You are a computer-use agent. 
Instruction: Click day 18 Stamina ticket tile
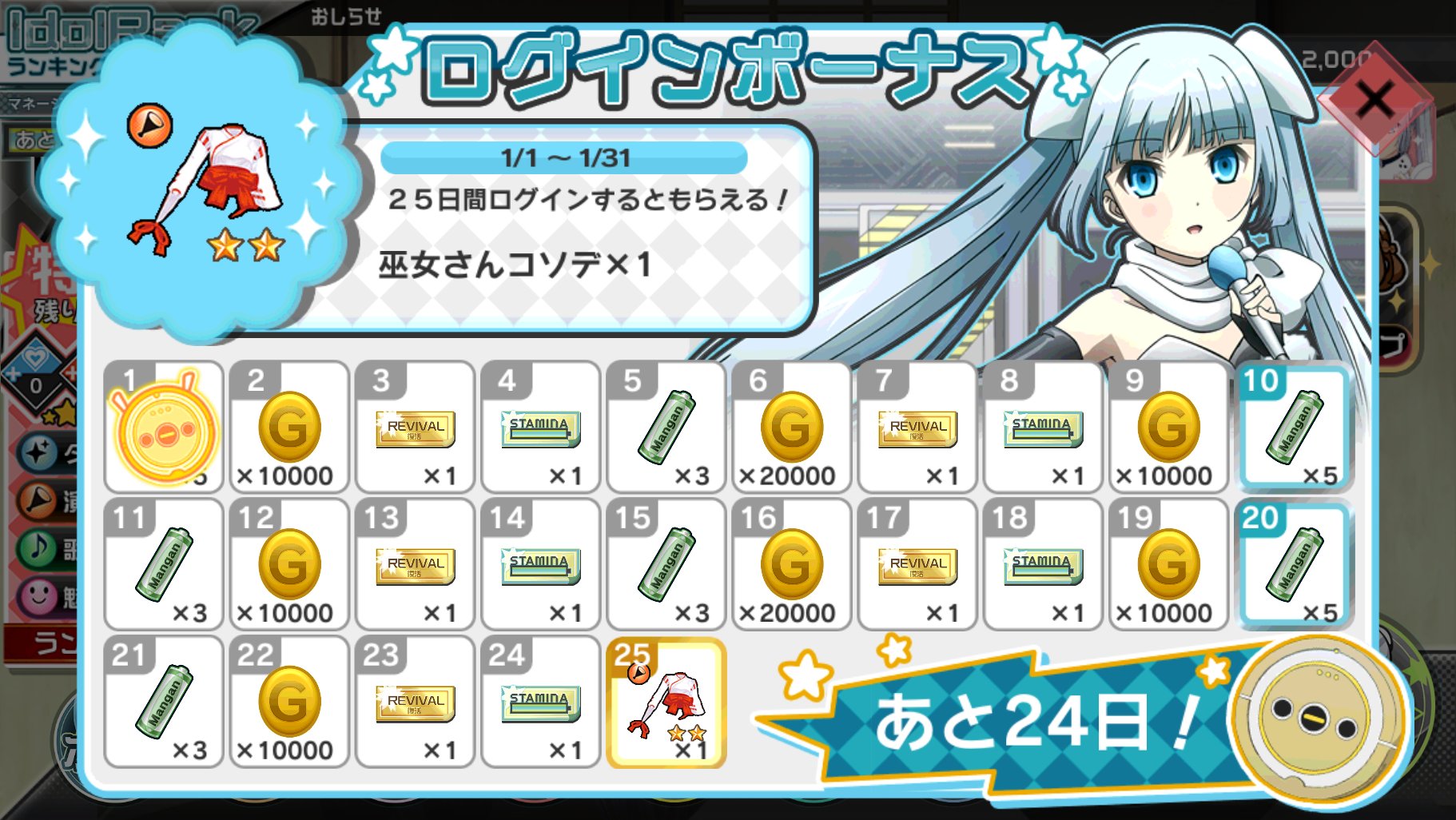click(x=1042, y=564)
